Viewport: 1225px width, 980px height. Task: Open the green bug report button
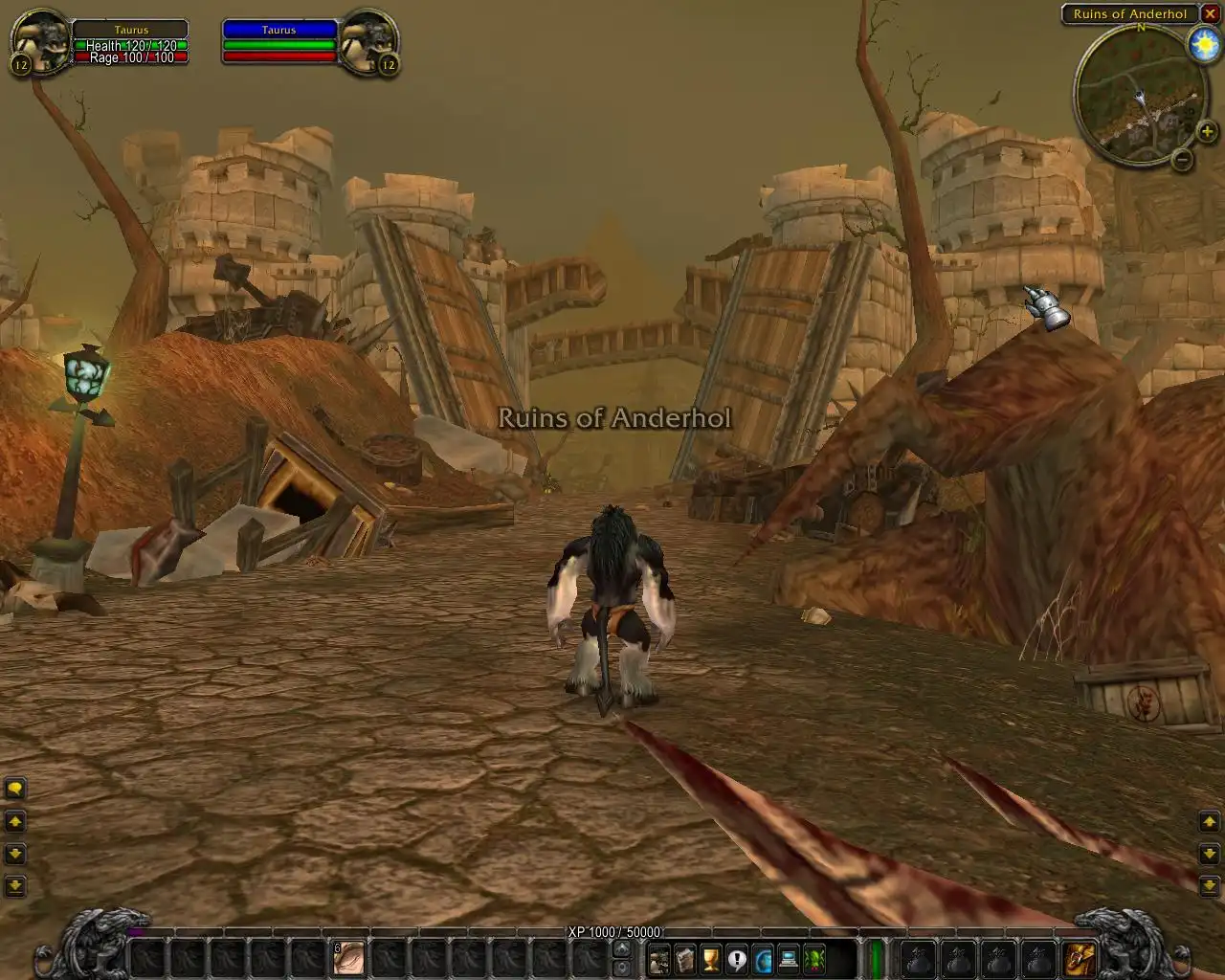tap(814, 958)
